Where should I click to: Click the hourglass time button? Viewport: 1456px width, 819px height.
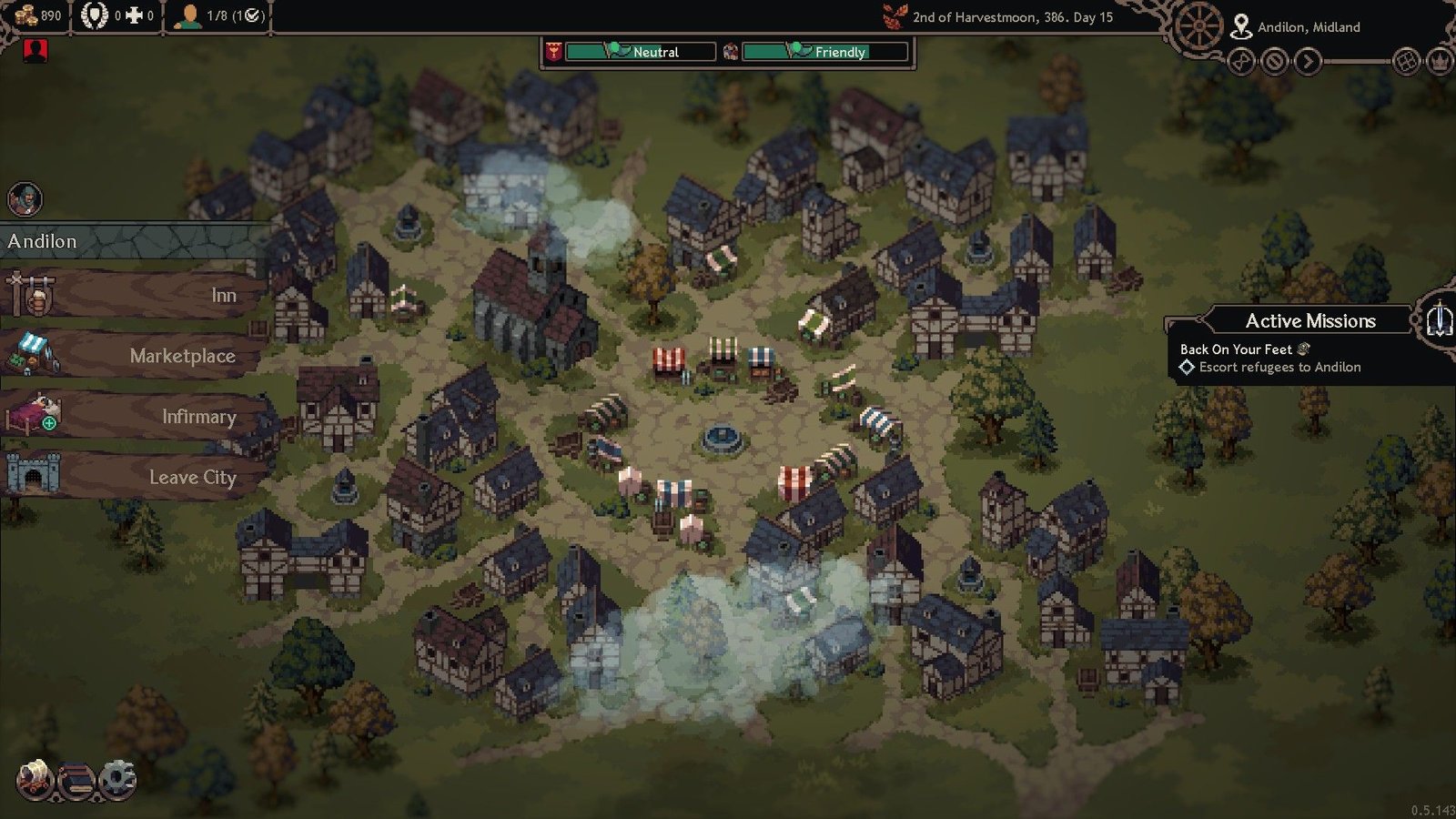pyautogui.click(x=1241, y=62)
